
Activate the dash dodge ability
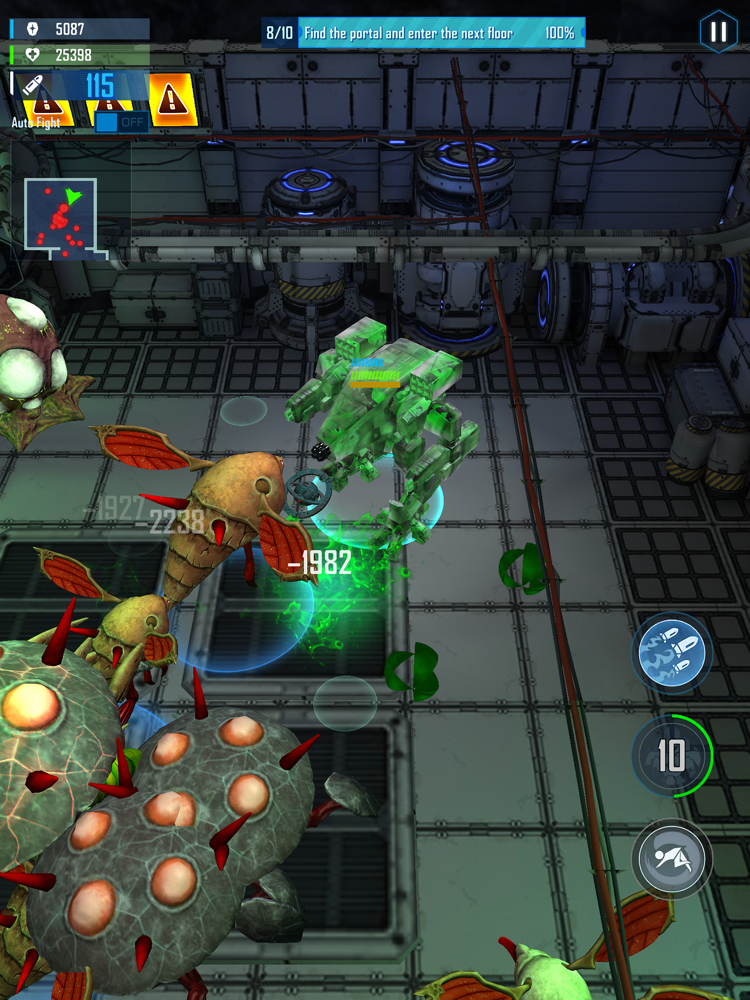(671, 858)
